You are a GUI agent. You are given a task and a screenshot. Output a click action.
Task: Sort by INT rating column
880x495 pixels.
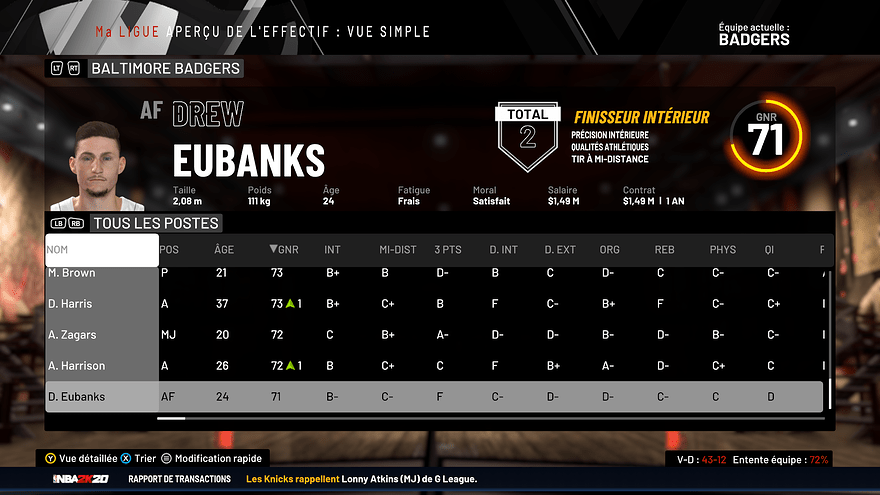coord(332,249)
